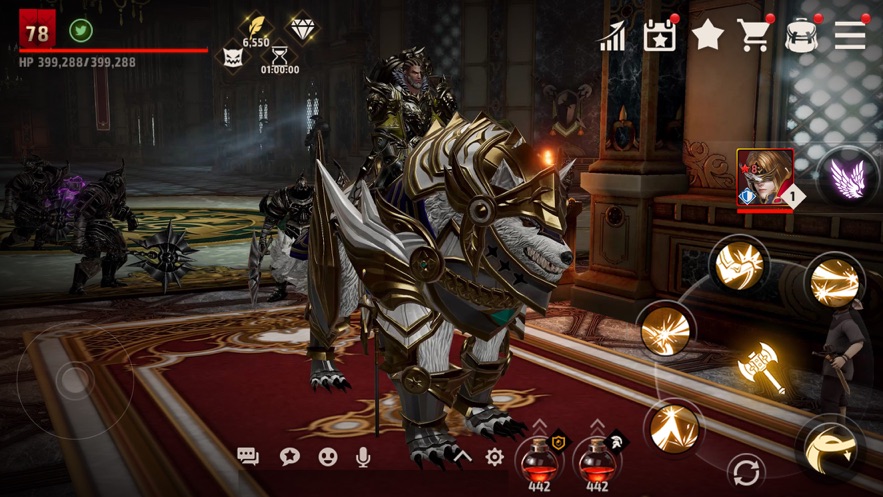Select the hero portrait companion
The height and width of the screenshot is (497, 883).
tap(765, 179)
